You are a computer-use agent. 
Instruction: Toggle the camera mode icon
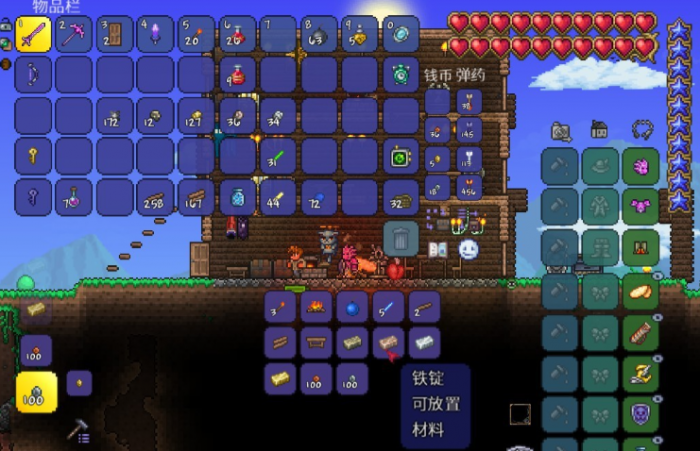[561, 130]
